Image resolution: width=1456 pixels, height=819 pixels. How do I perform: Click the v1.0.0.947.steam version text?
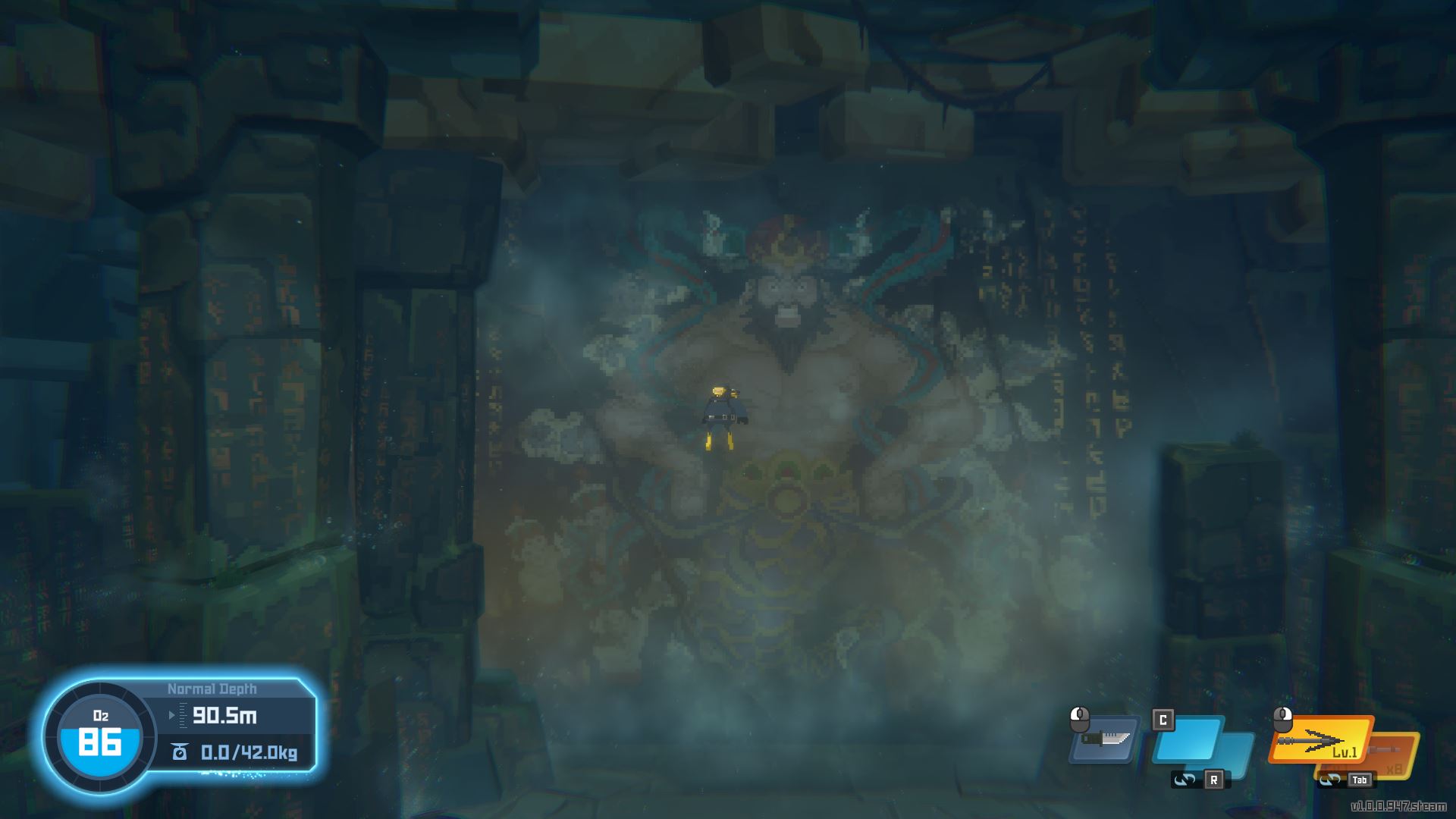pyautogui.click(x=1401, y=805)
